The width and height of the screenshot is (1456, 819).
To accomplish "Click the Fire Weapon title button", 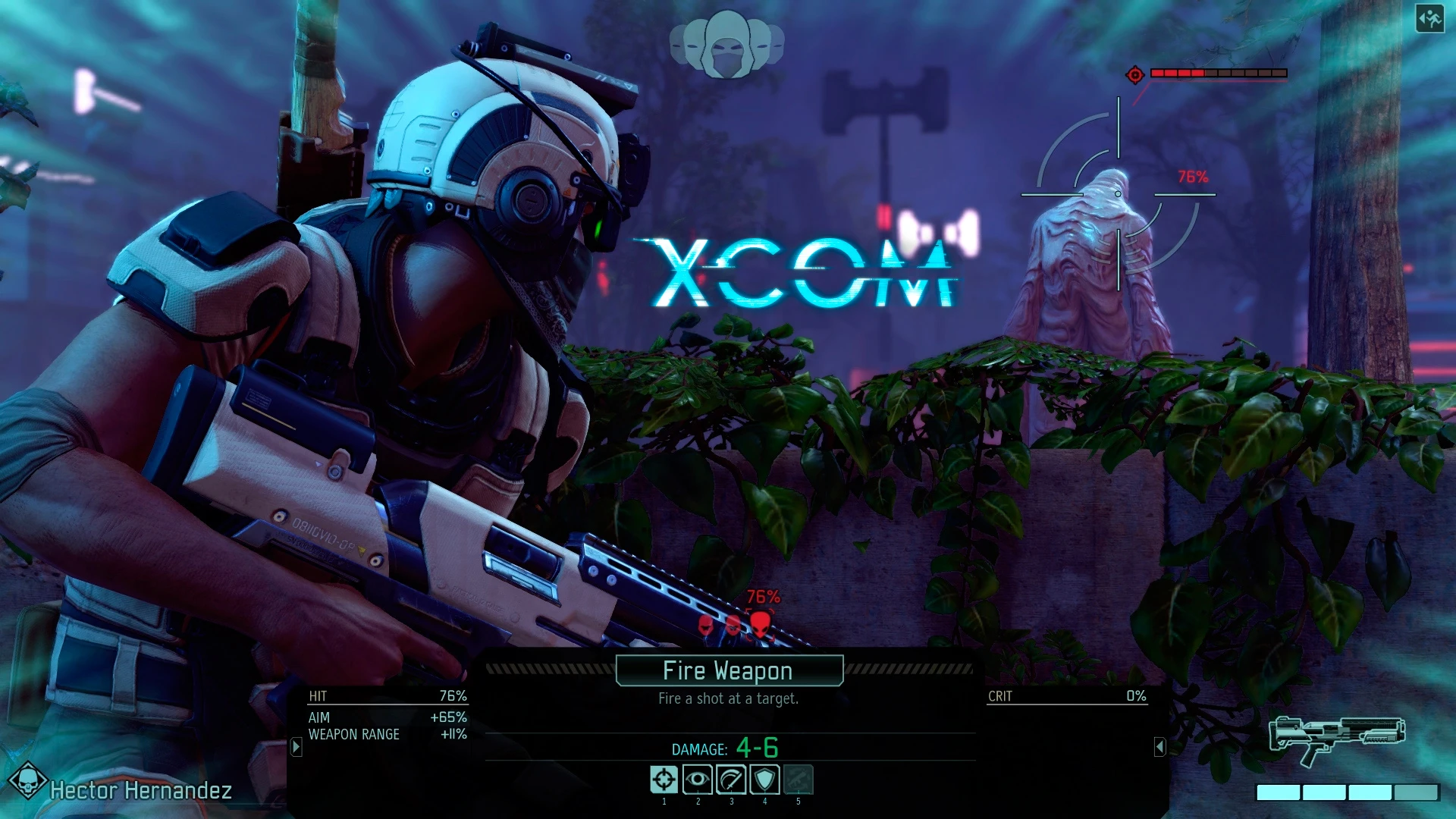I will (x=728, y=670).
